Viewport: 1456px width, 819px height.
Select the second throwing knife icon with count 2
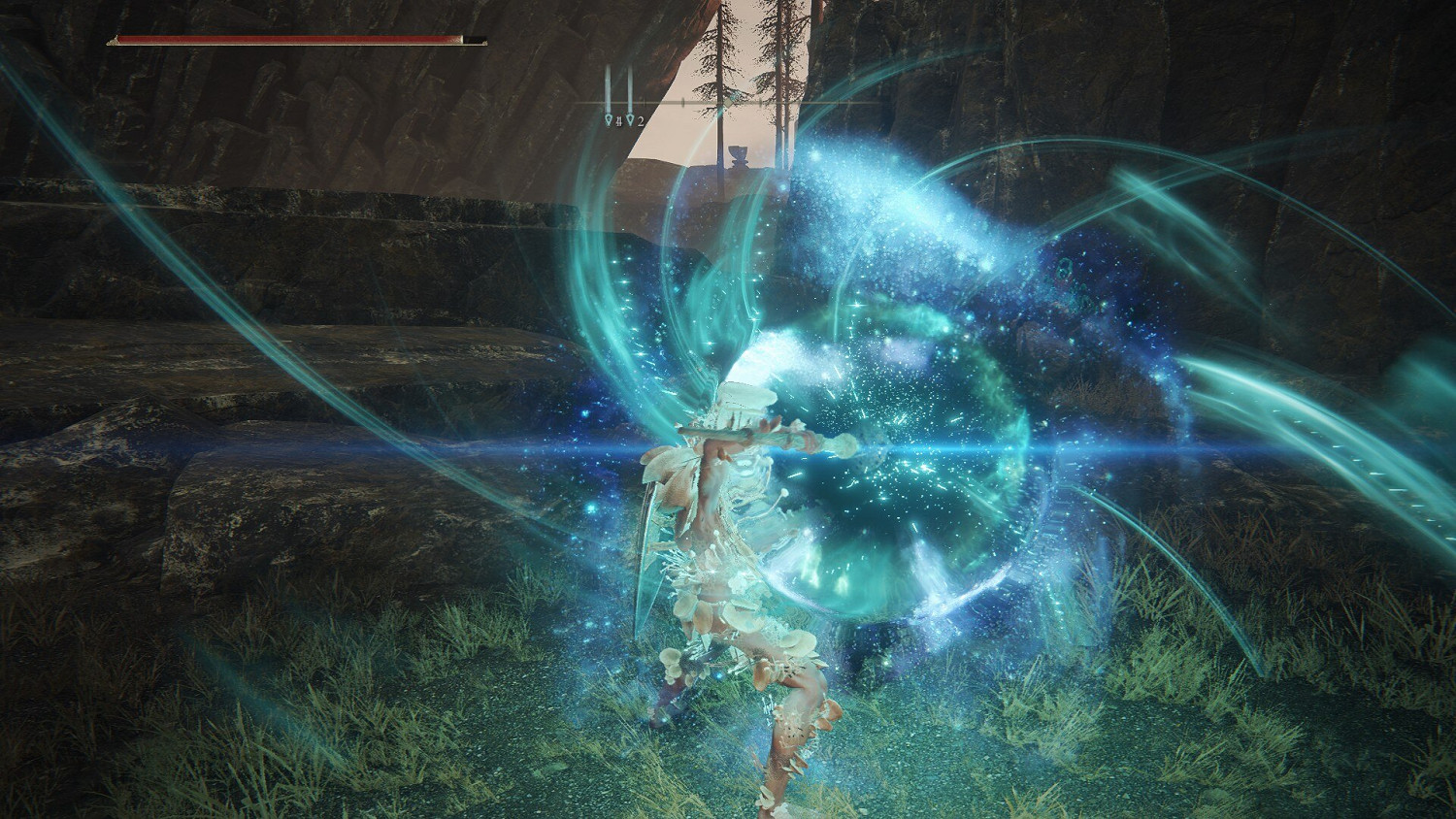pyautogui.click(x=631, y=119)
